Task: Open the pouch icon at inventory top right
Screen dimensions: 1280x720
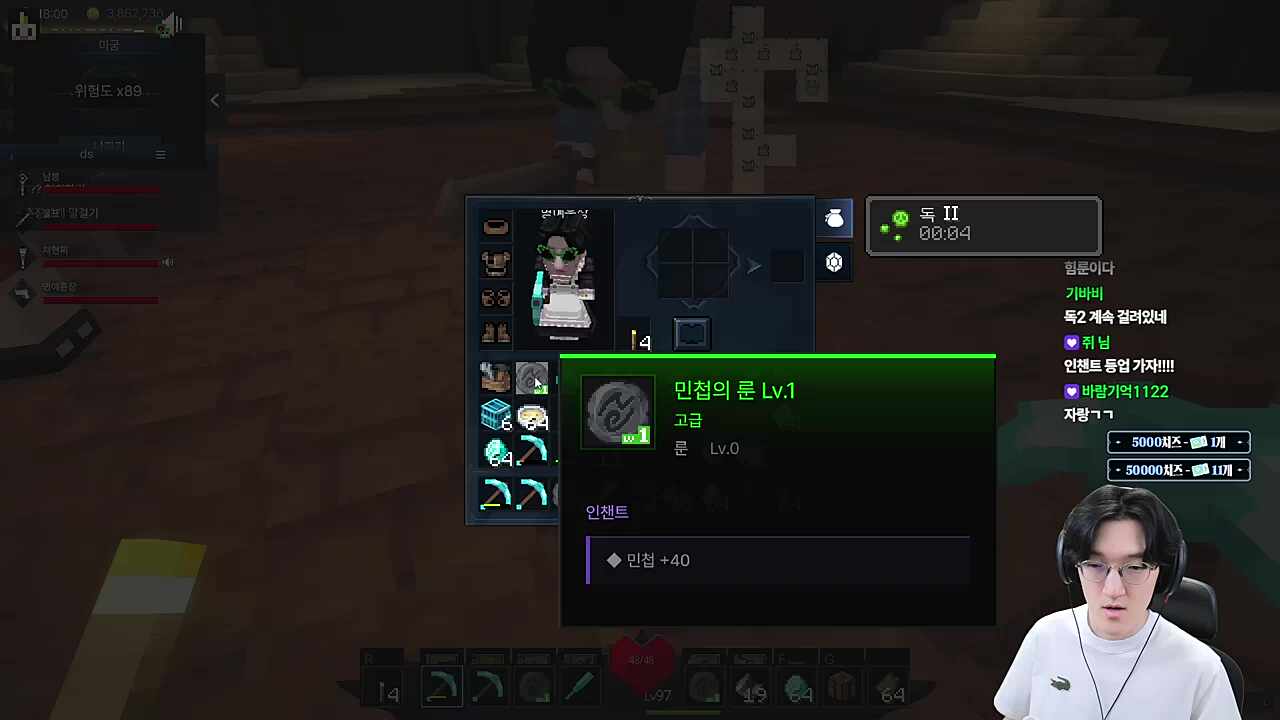Action: click(x=834, y=218)
